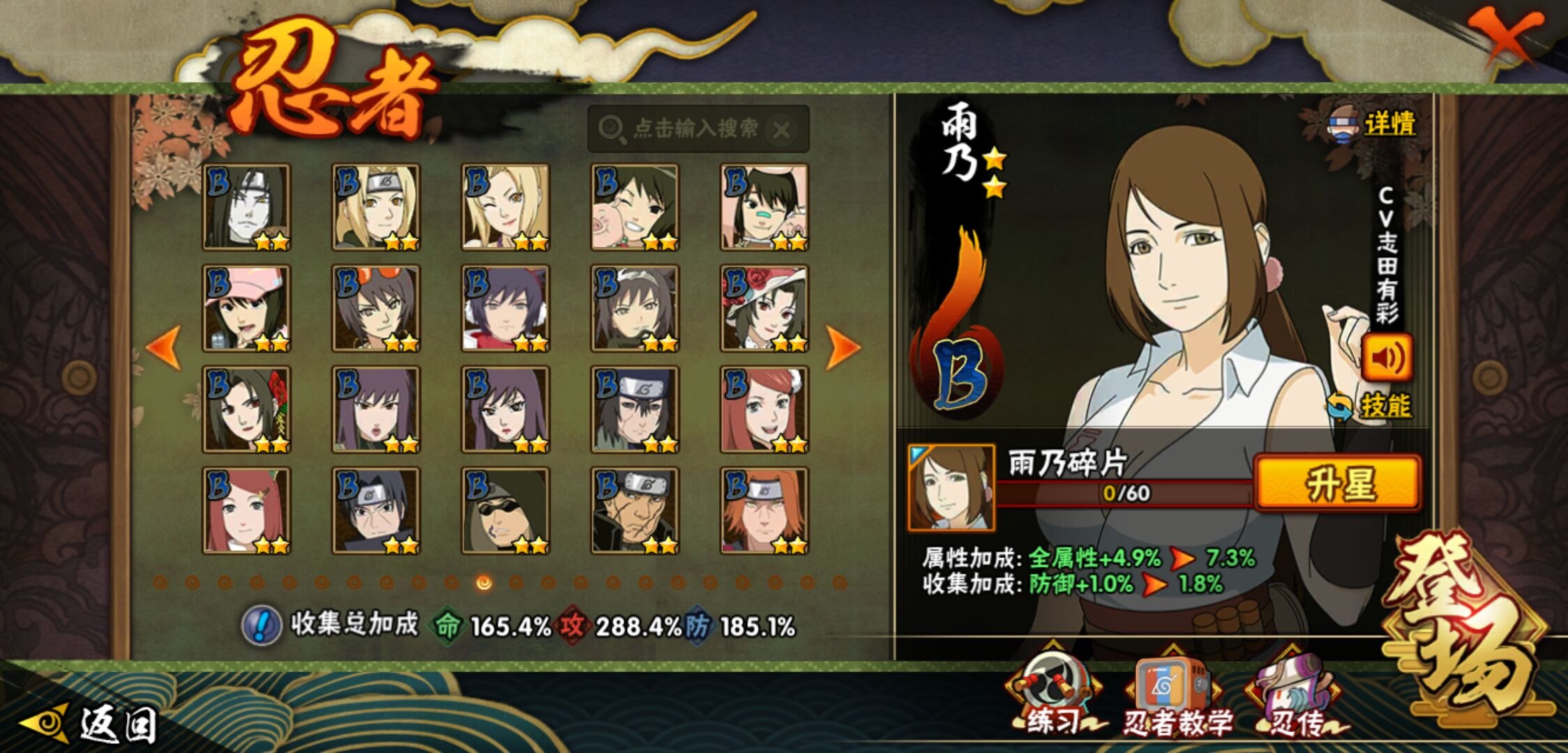Select the Orochimaru portrait with long black hair
This screenshot has width=1568, height=753.
point(246,207)
